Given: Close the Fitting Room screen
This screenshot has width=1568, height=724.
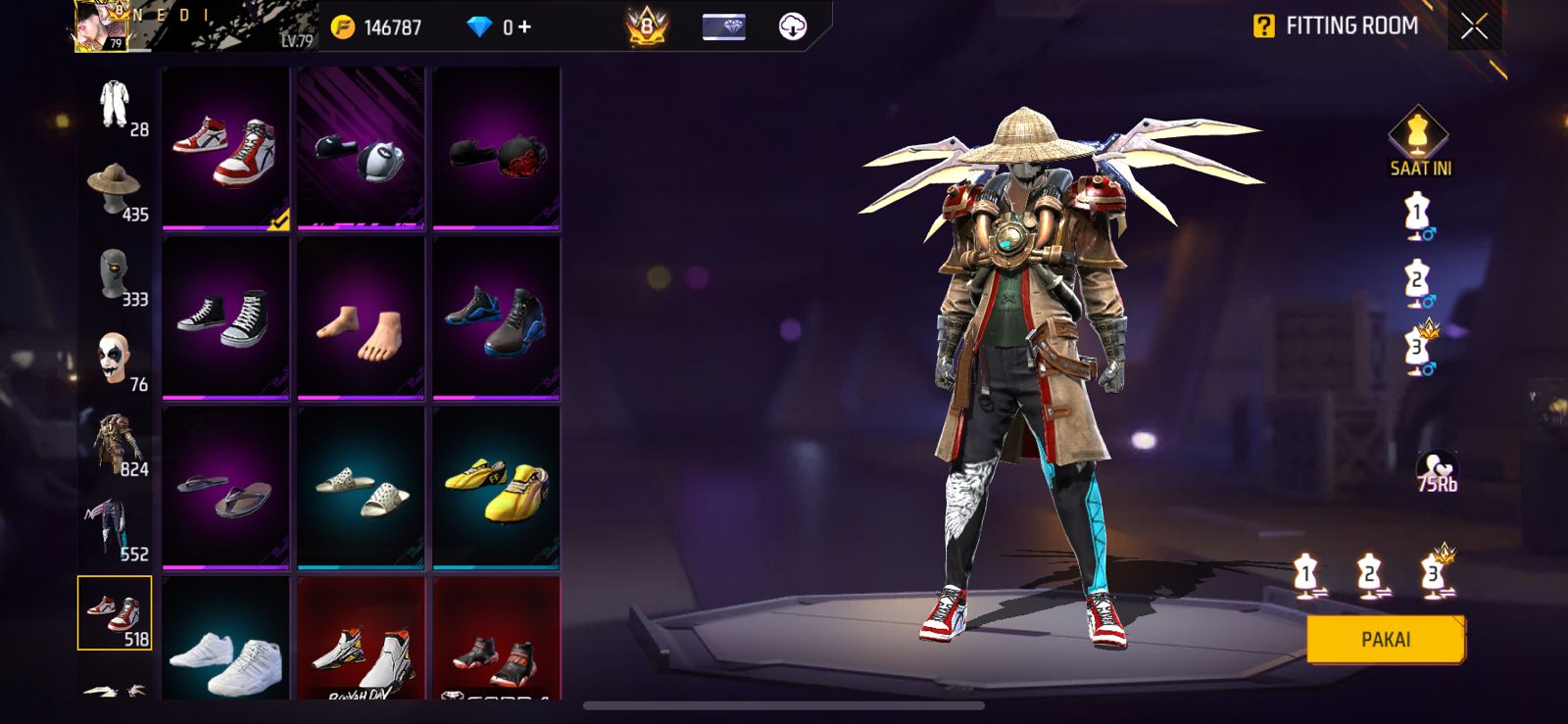Looking at the screenshot, I should (1474, 26).
